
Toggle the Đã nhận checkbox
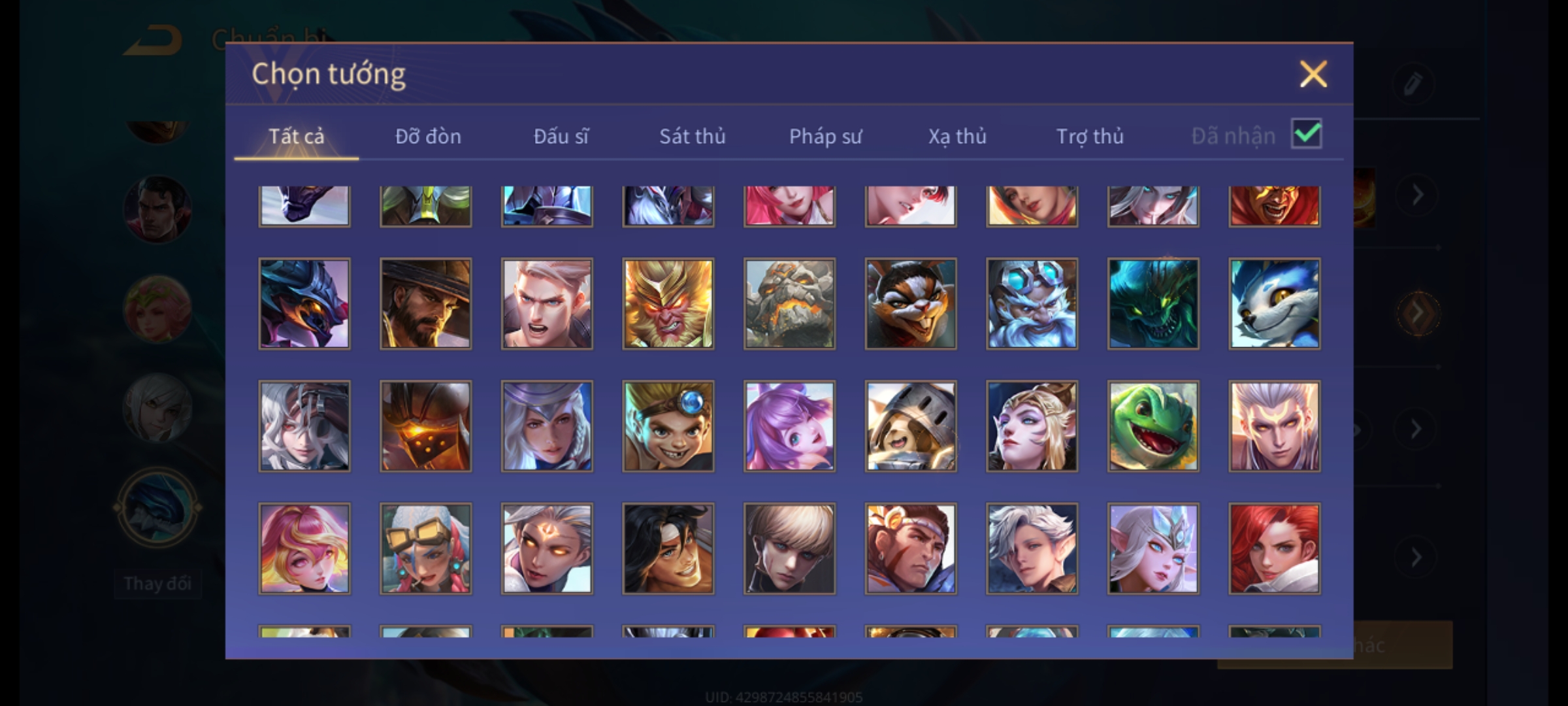1307,134
